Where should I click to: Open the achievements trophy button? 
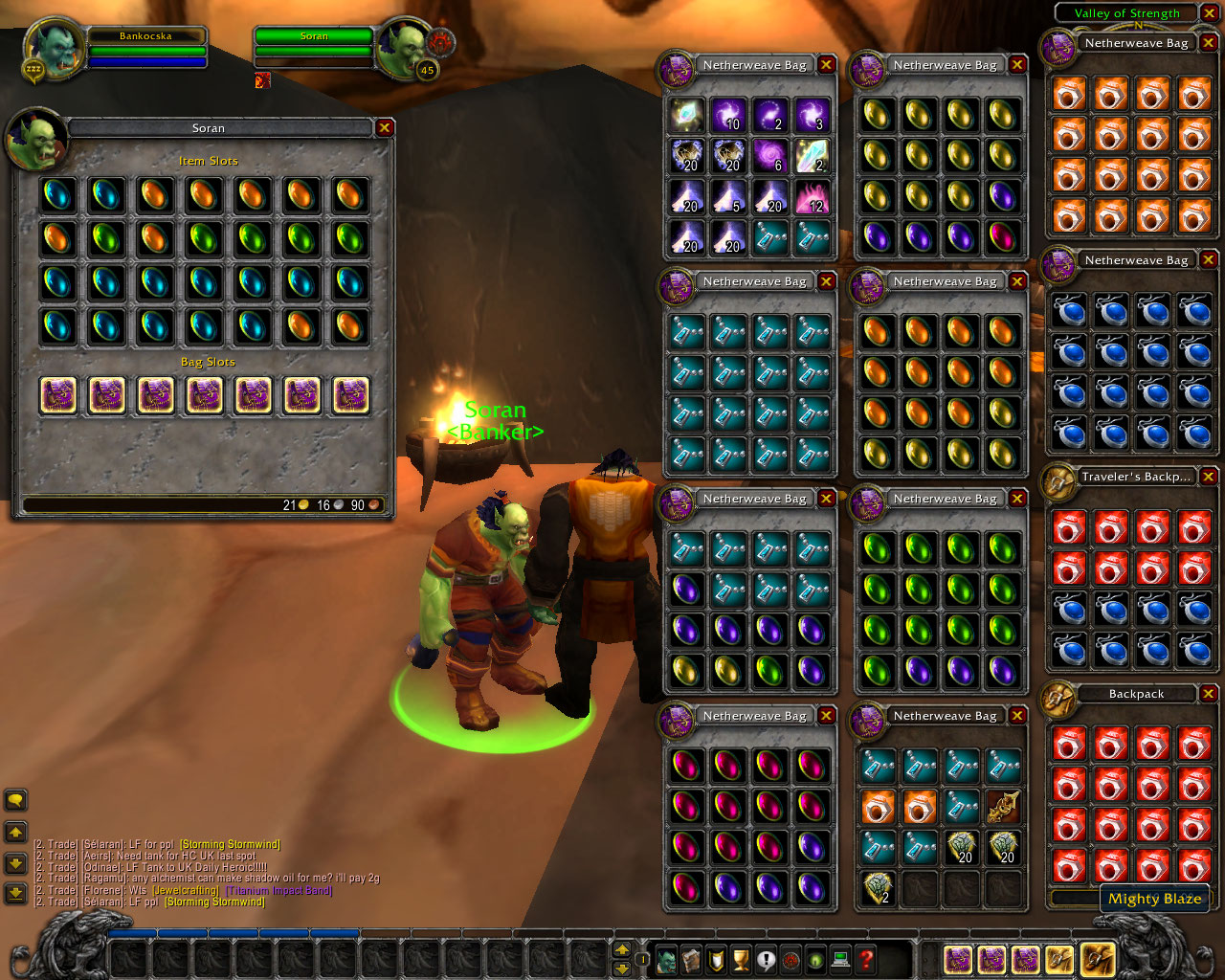pos(741,959)
